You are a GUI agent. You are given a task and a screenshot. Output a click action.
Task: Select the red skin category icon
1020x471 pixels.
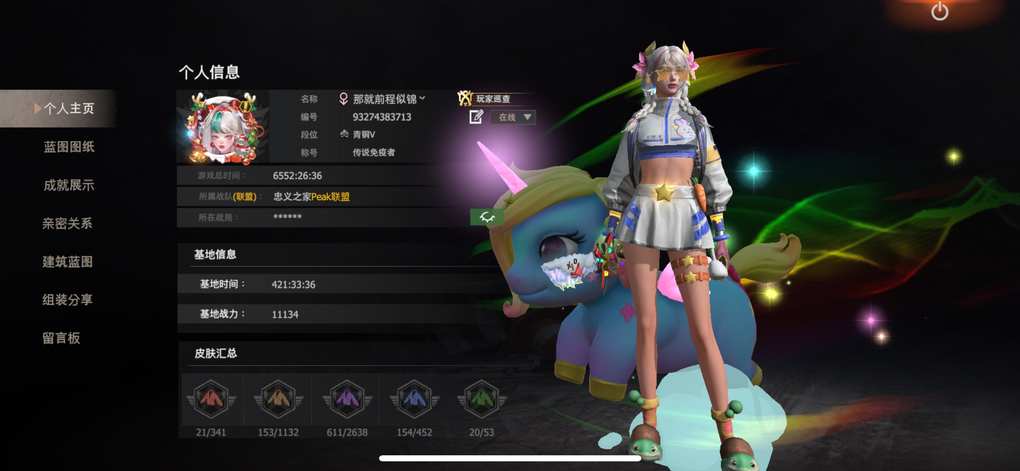(208, 398)
